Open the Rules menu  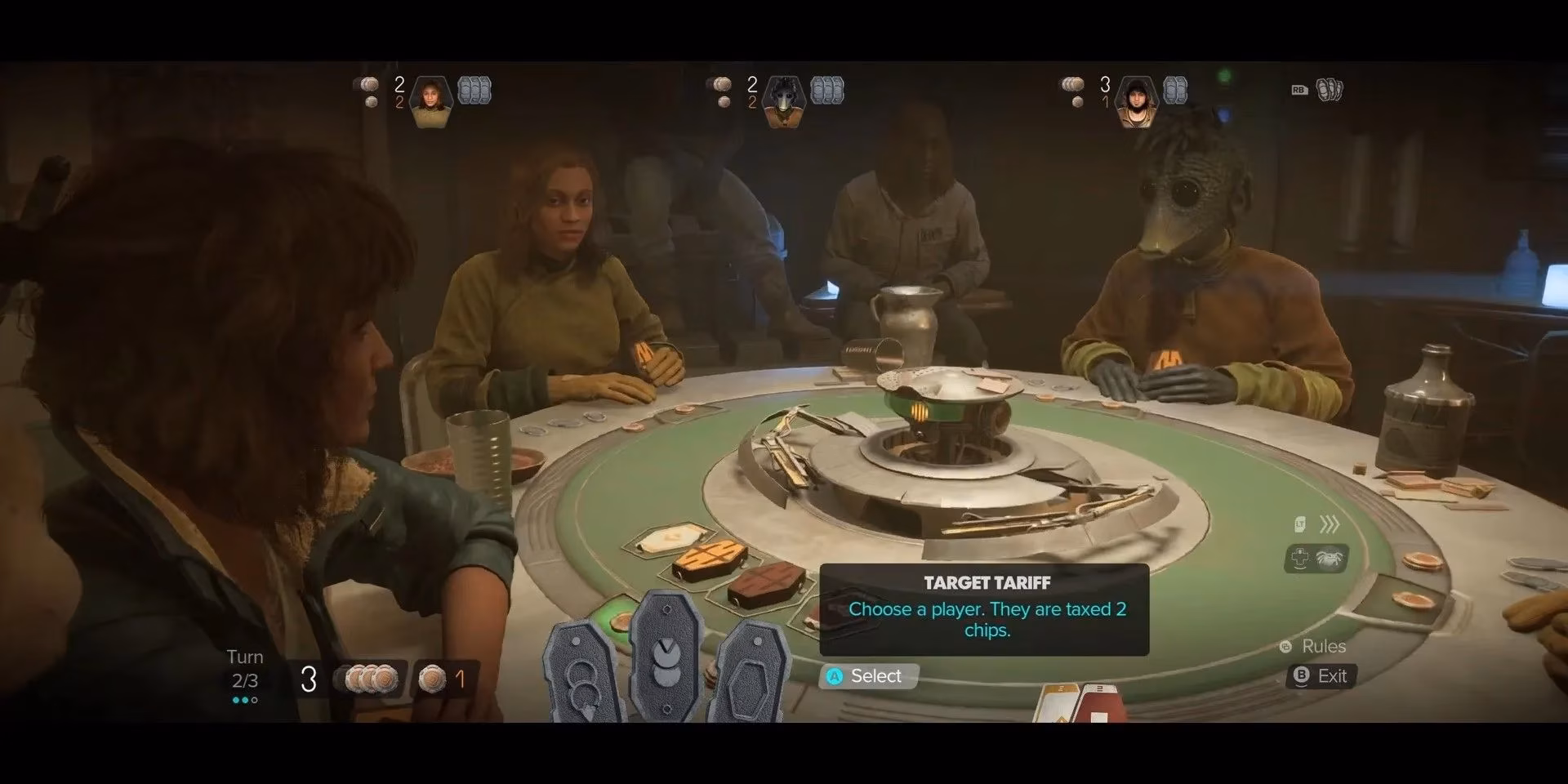click(x=1318, y=647)
